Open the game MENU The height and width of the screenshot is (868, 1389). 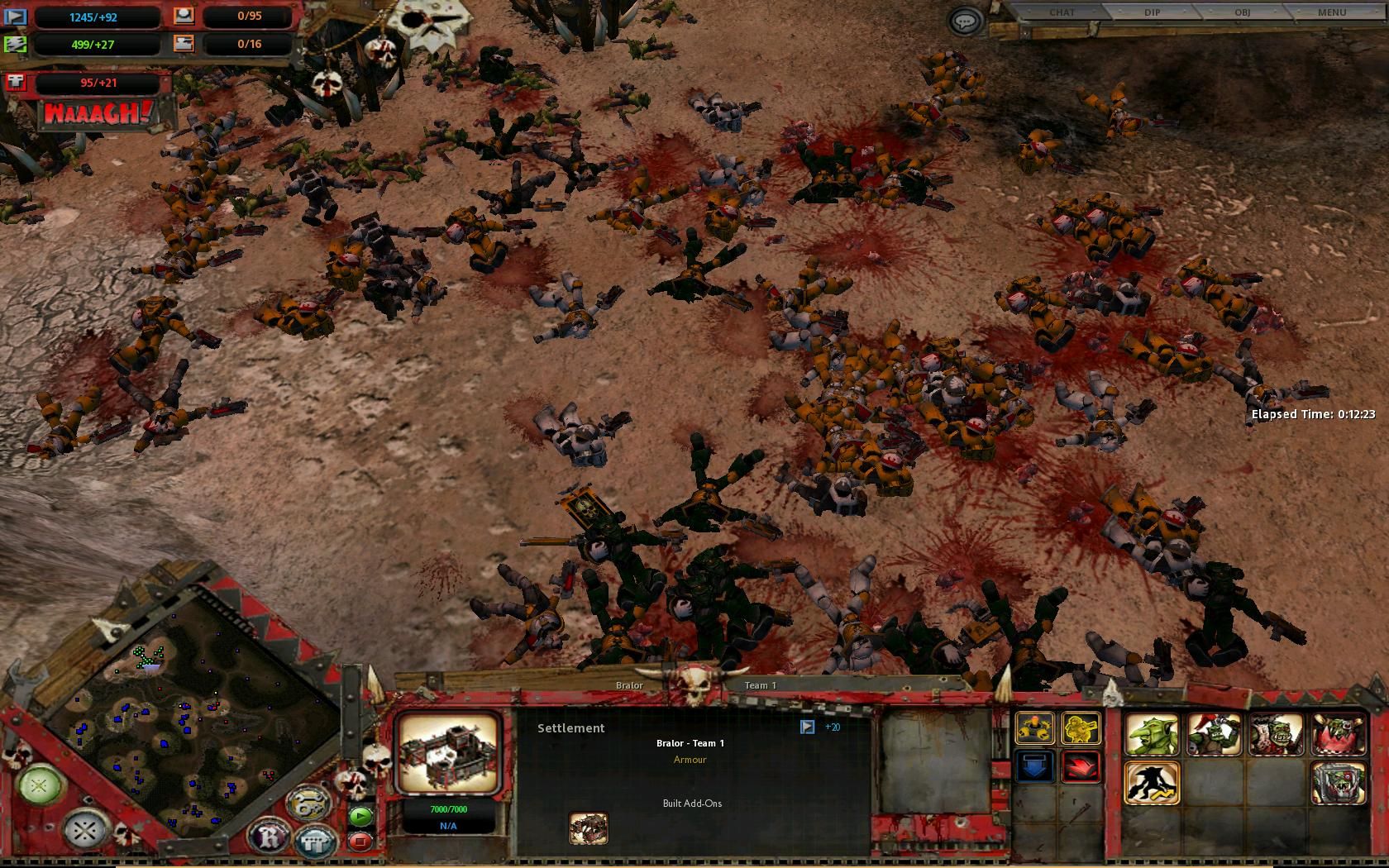[x=1332, y=12]
